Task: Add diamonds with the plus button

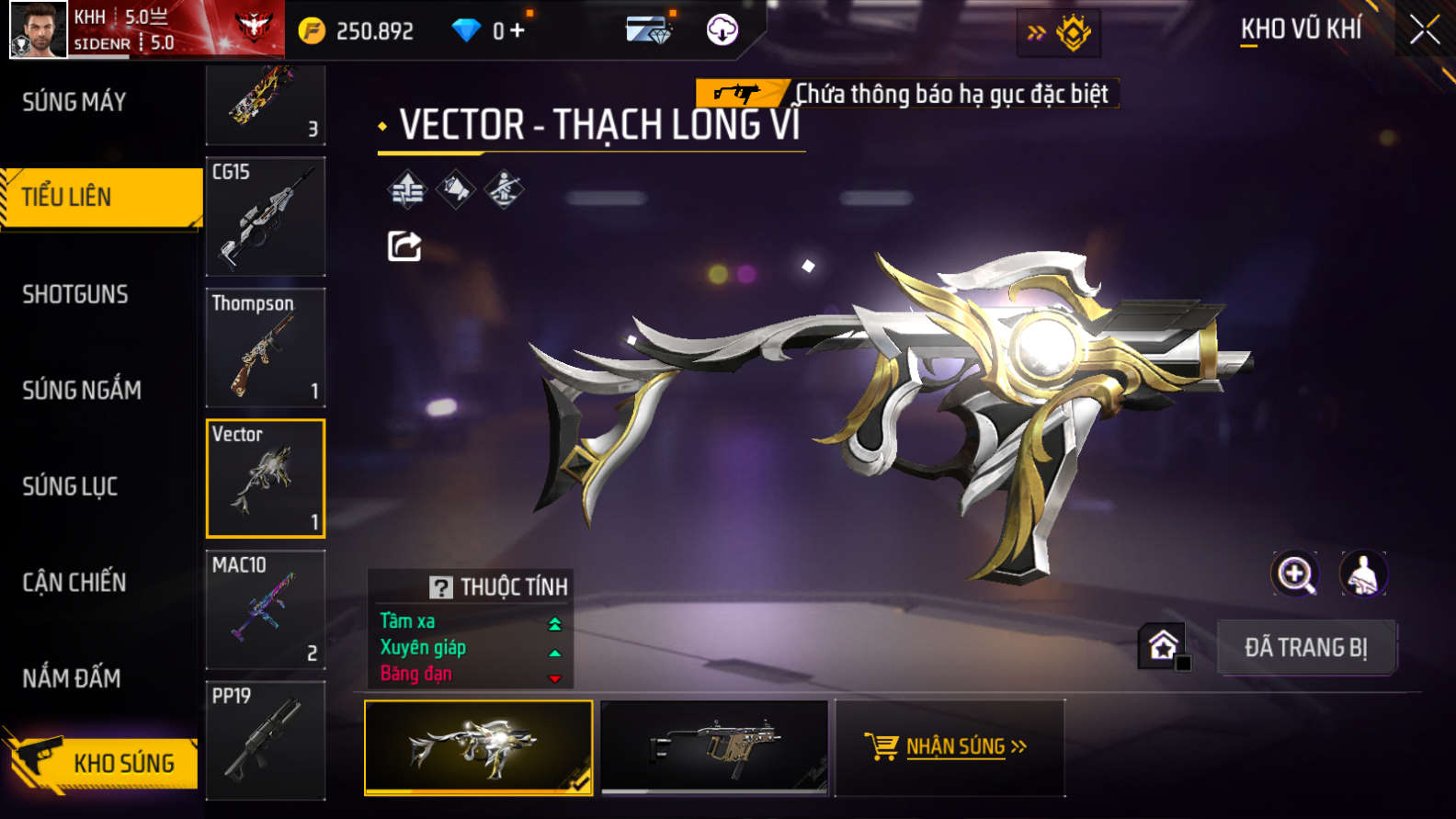Action: pos(518,30)
